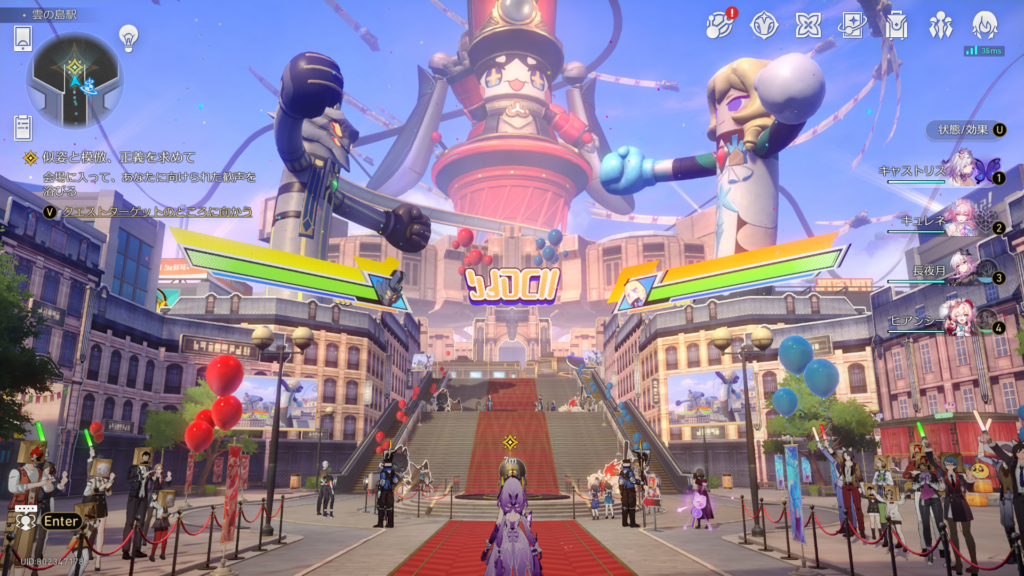Switch to party member 長夜月
The height and width of the screenshot is (576, 1024).
962,270
